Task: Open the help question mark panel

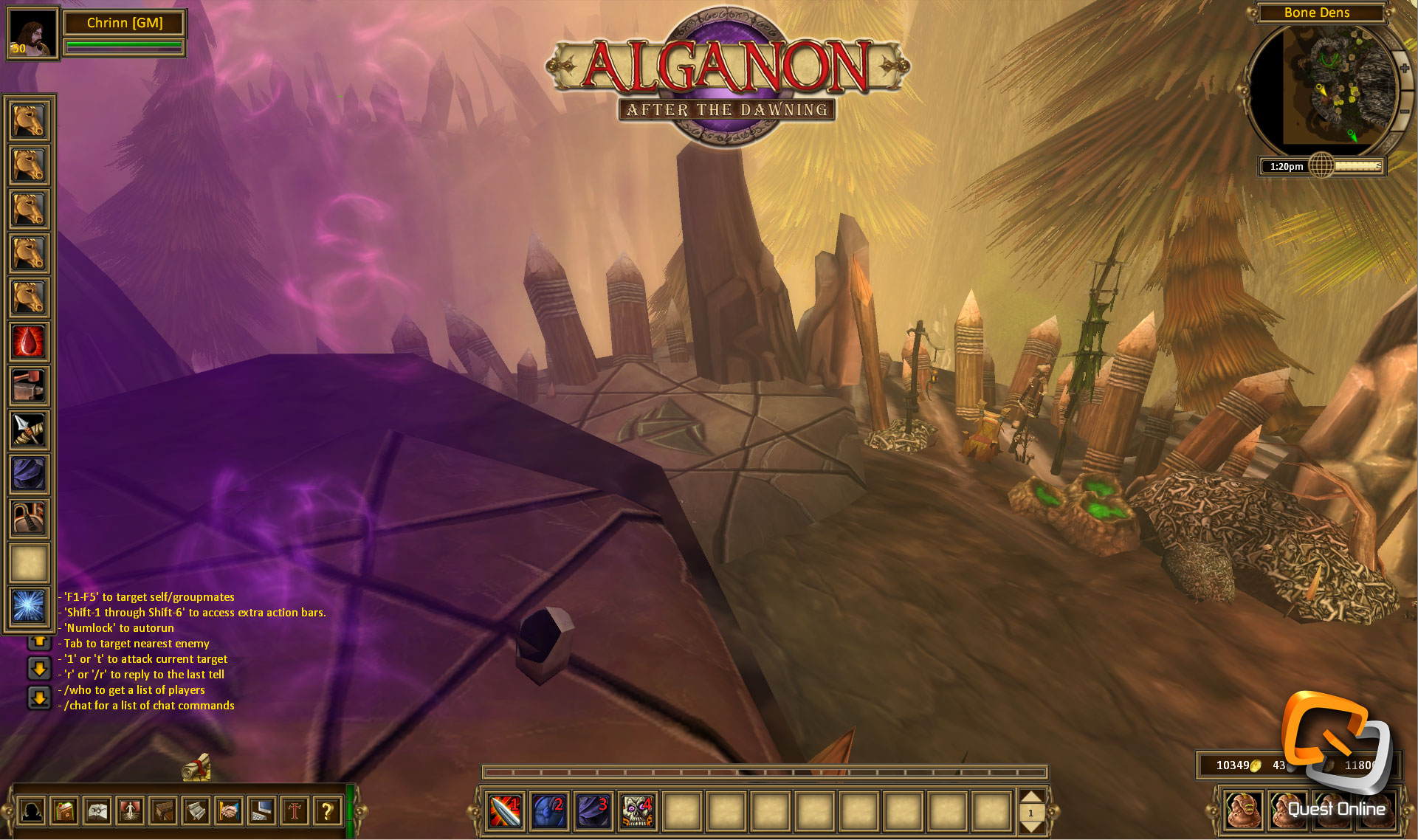Action: pyautogui.click(x=326, y=812)
